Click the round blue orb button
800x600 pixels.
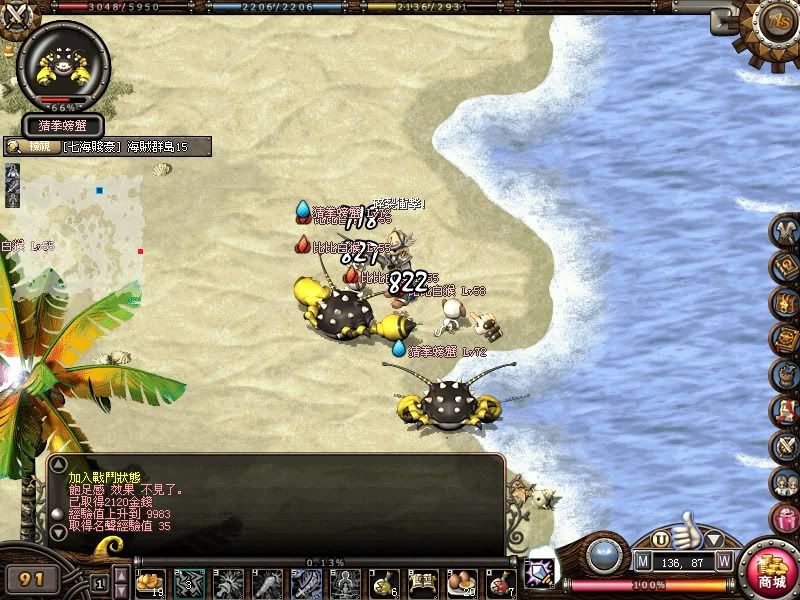pyautogui.click(x=603, y=553)
